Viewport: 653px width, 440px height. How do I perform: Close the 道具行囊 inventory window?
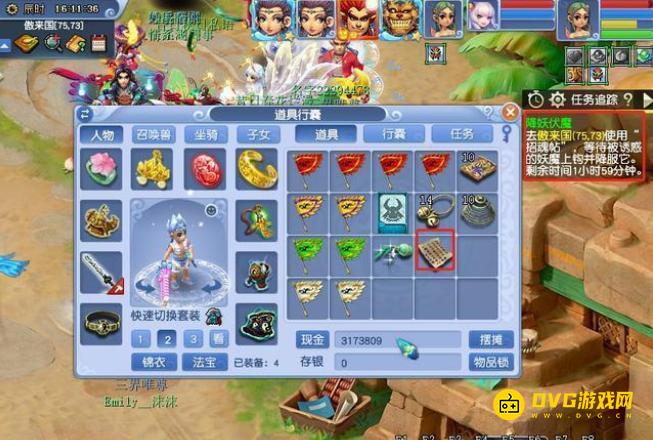click(x=509, y=113)
